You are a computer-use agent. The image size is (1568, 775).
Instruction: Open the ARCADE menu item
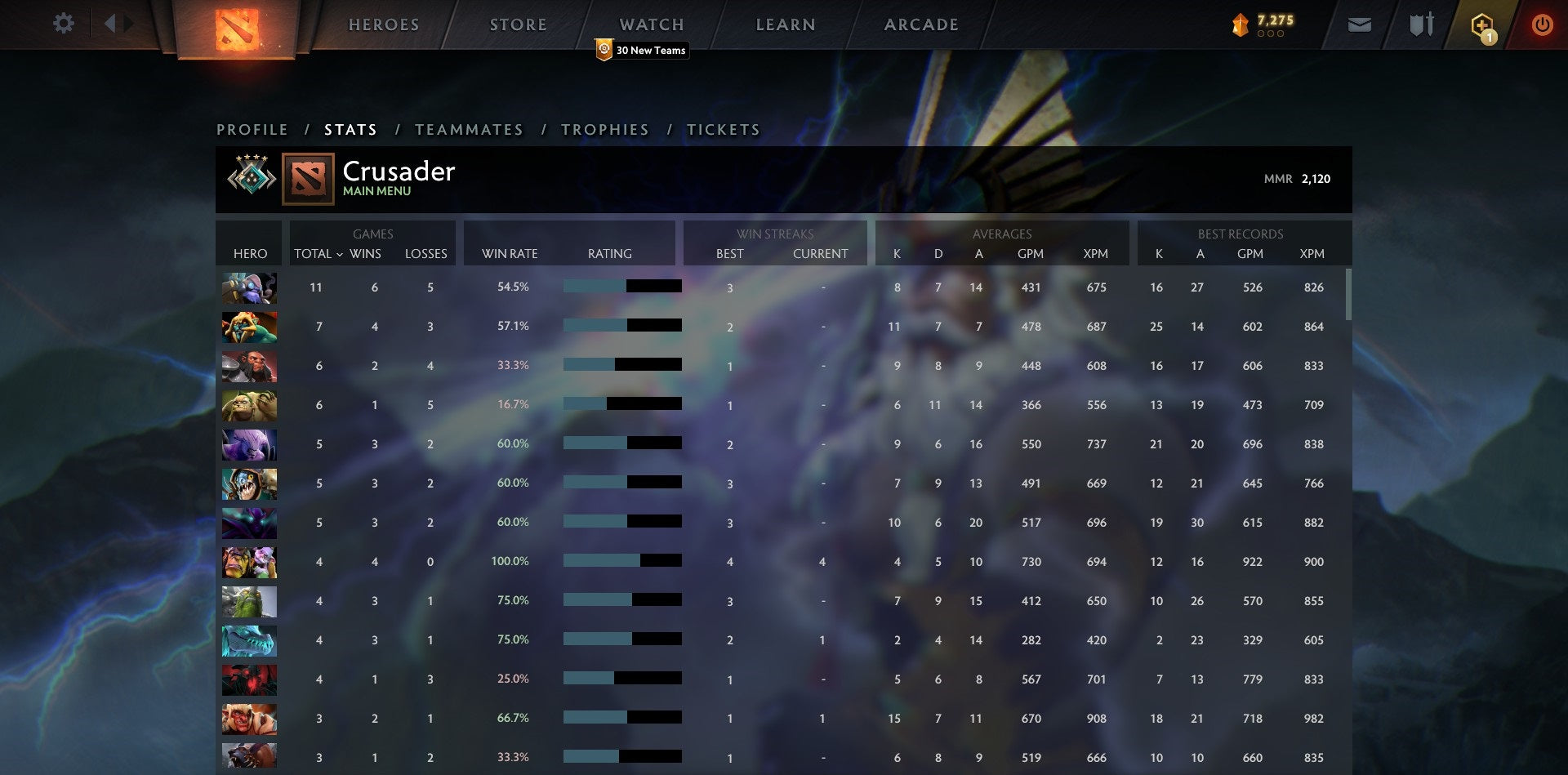click(x=920, y=24)
